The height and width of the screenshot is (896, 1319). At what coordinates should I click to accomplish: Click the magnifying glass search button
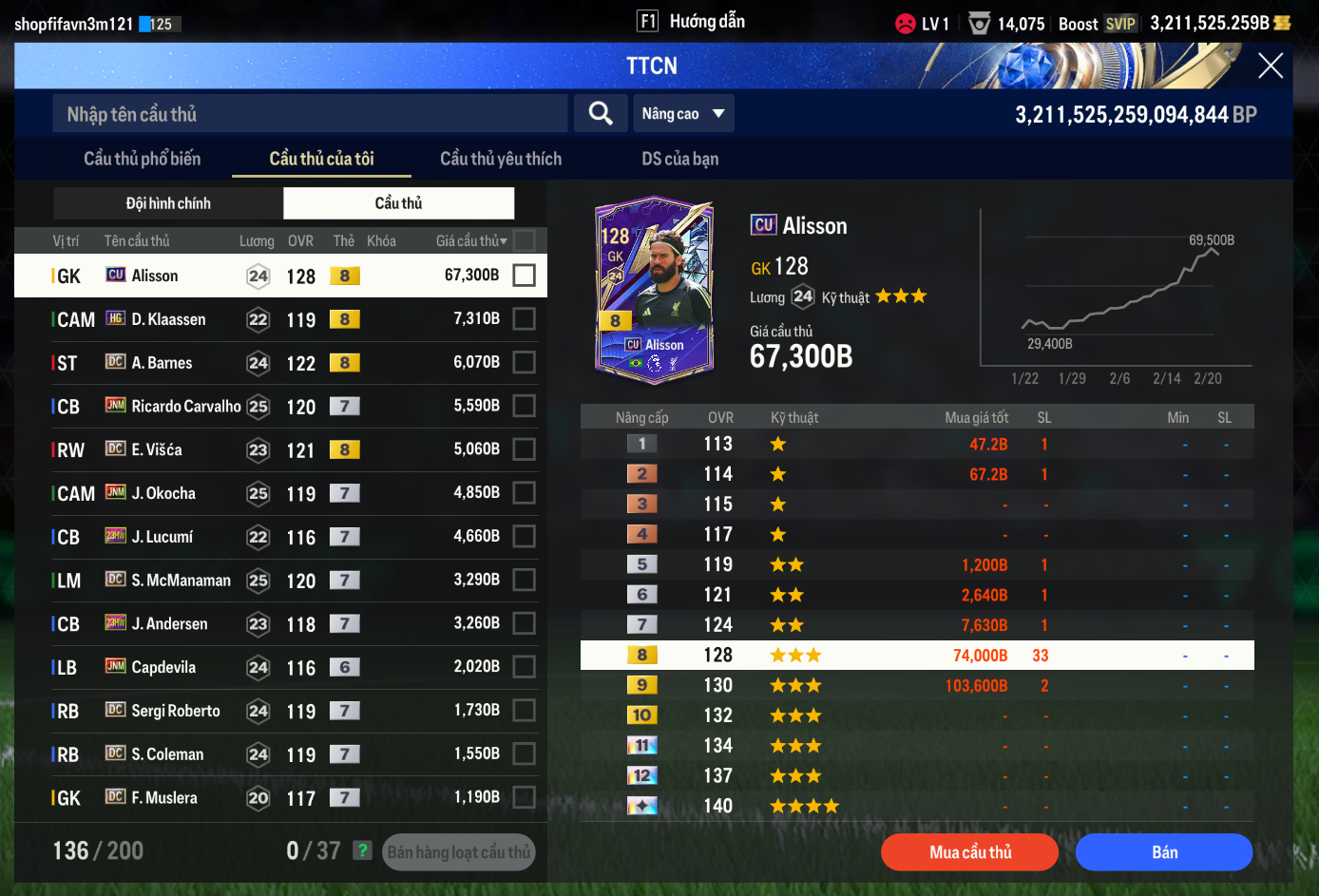(601, 114)
